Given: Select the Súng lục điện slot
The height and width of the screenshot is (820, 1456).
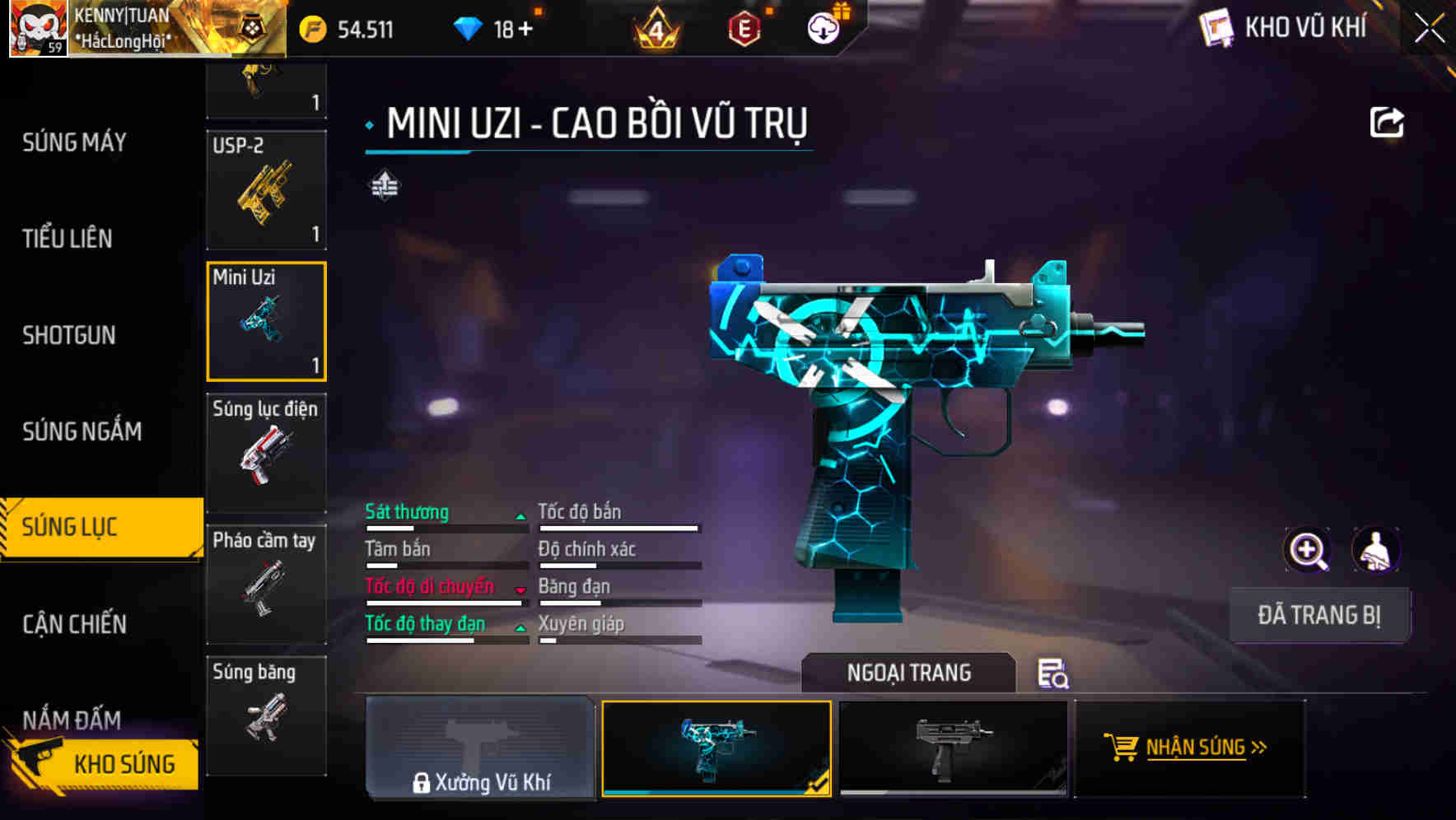Looking at the screenshot, I should [x=266, y=453].
